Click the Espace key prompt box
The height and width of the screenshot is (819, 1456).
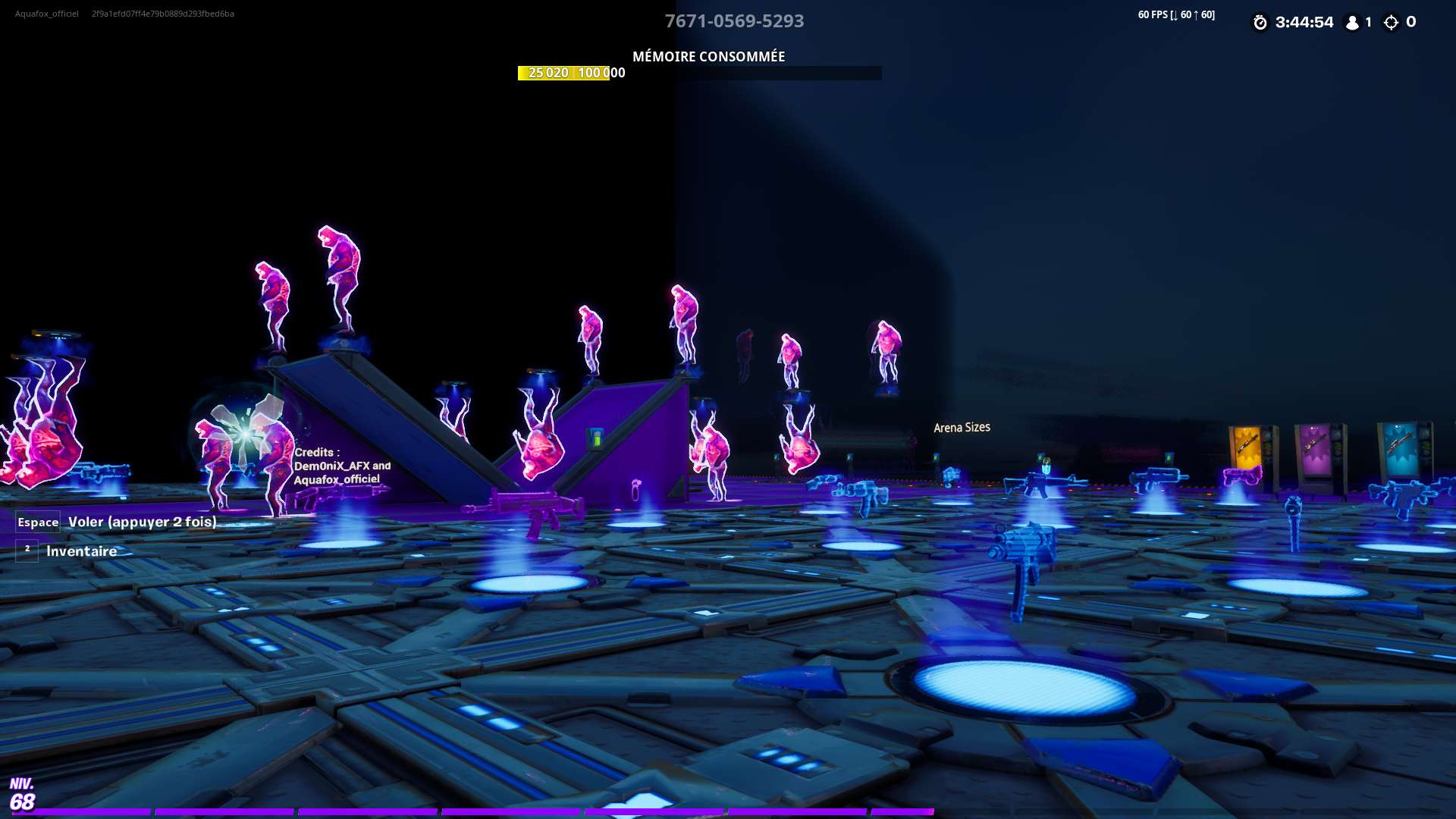(37, 522)
